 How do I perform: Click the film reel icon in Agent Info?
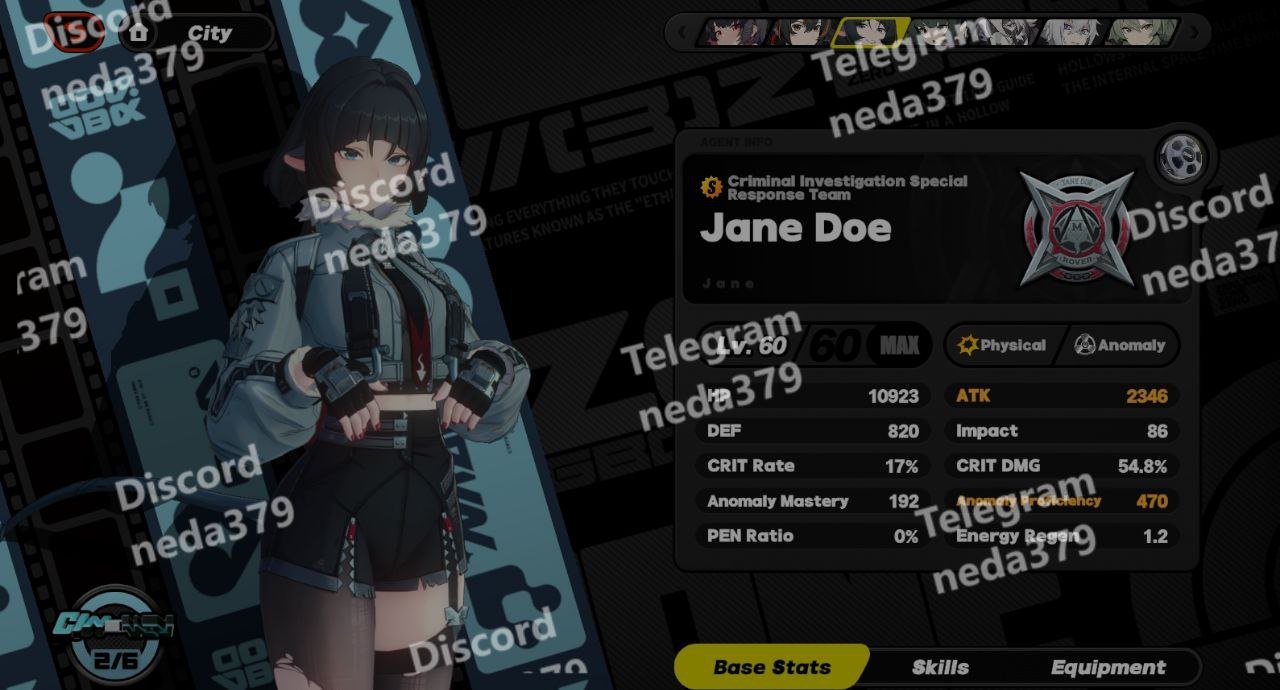tap(1181, 156)
